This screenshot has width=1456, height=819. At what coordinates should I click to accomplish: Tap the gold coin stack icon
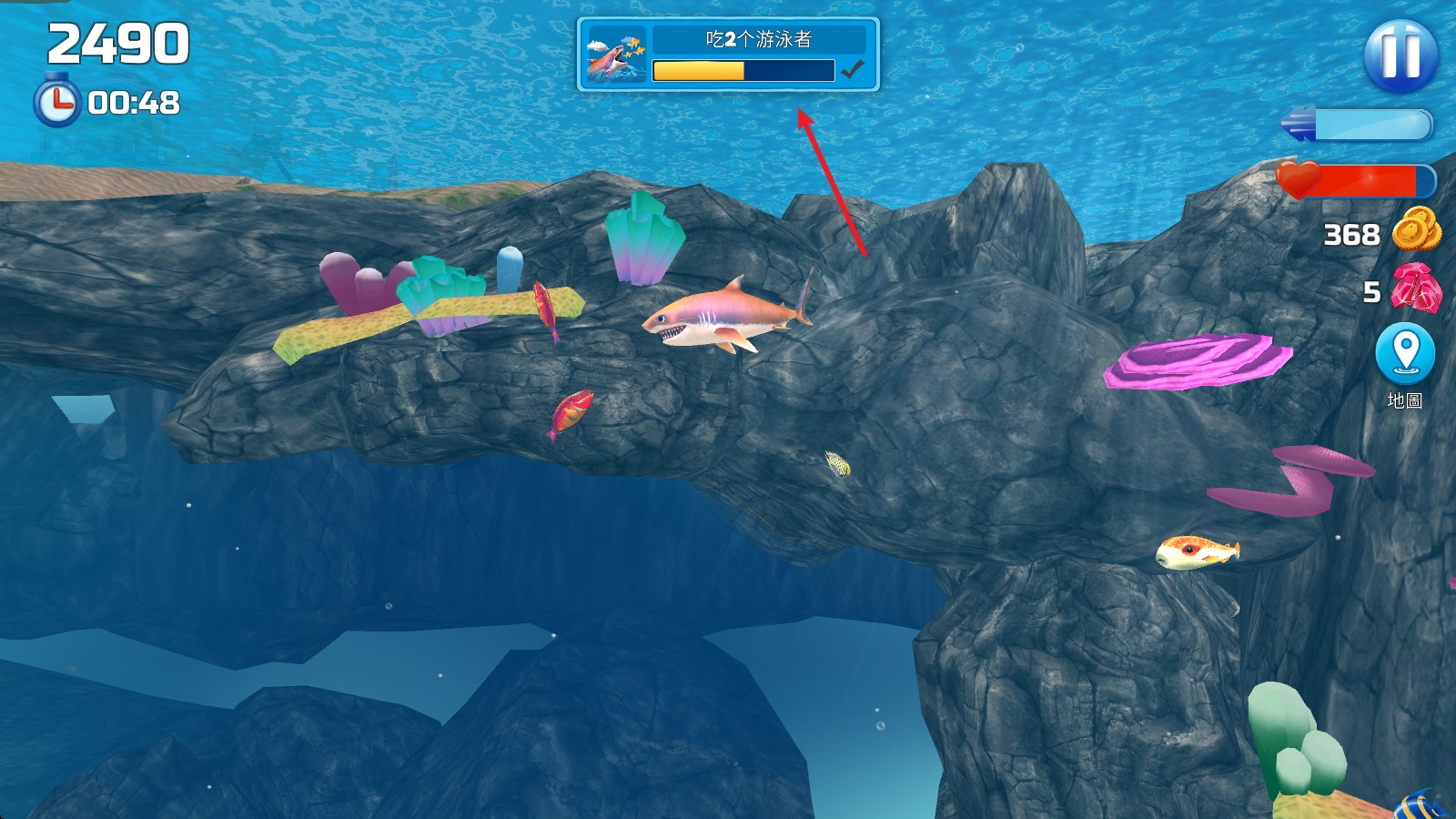1416,229
